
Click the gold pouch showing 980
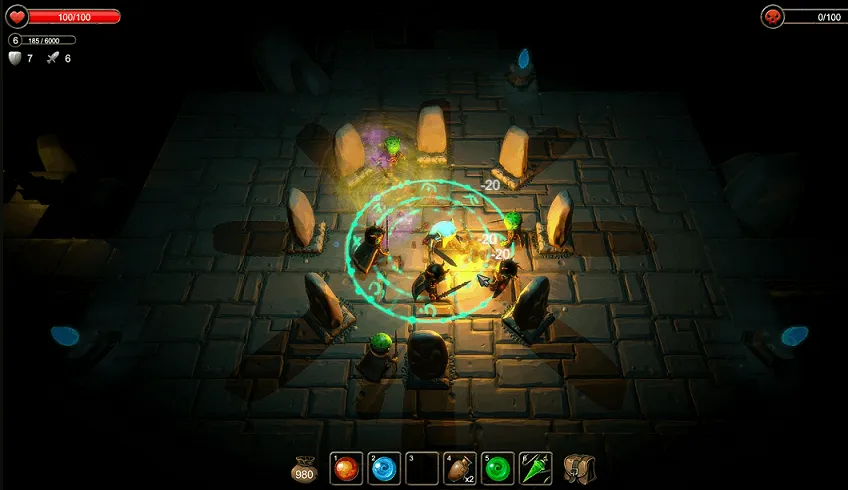(x=305, y=469)
